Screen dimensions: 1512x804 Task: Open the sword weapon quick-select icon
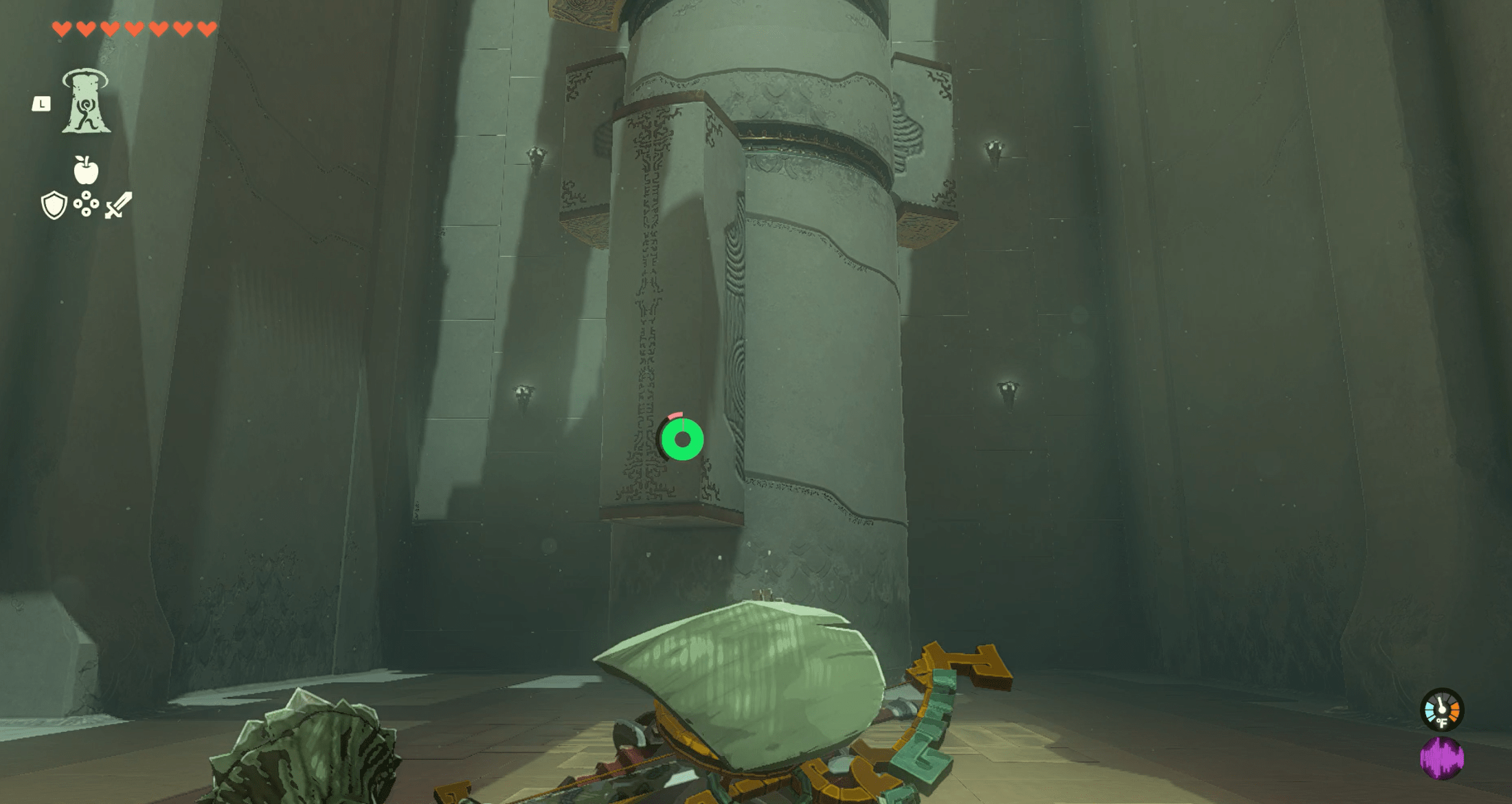[x=118, y=205]
